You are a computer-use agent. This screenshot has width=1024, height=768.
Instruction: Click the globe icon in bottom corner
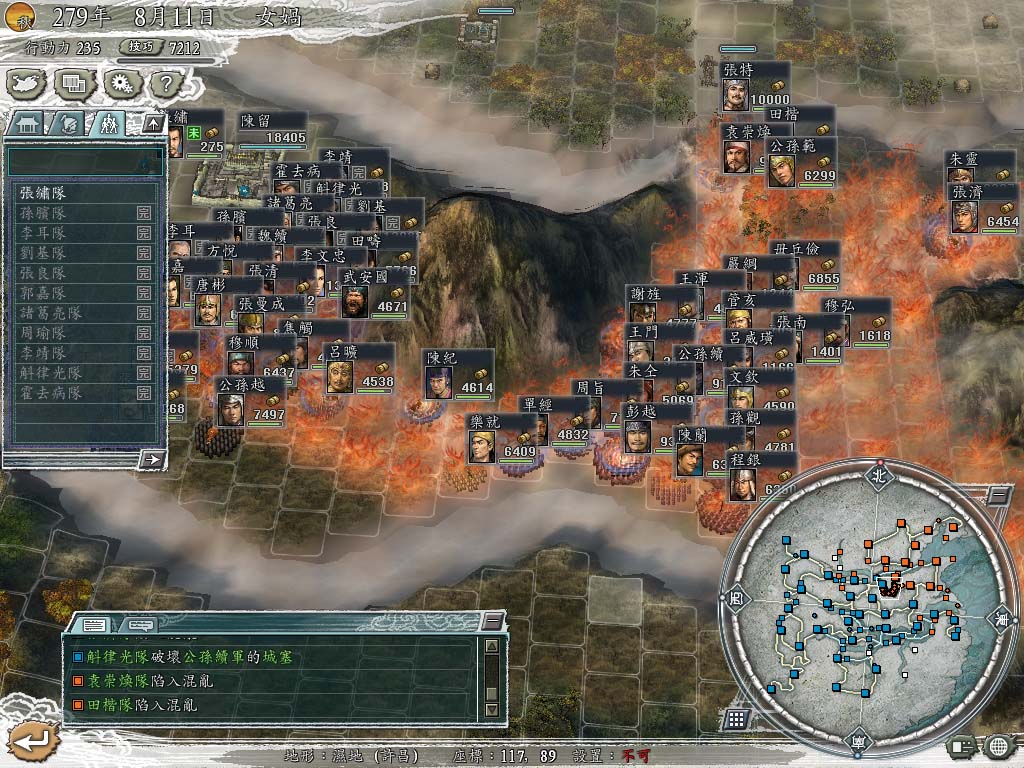998,745
